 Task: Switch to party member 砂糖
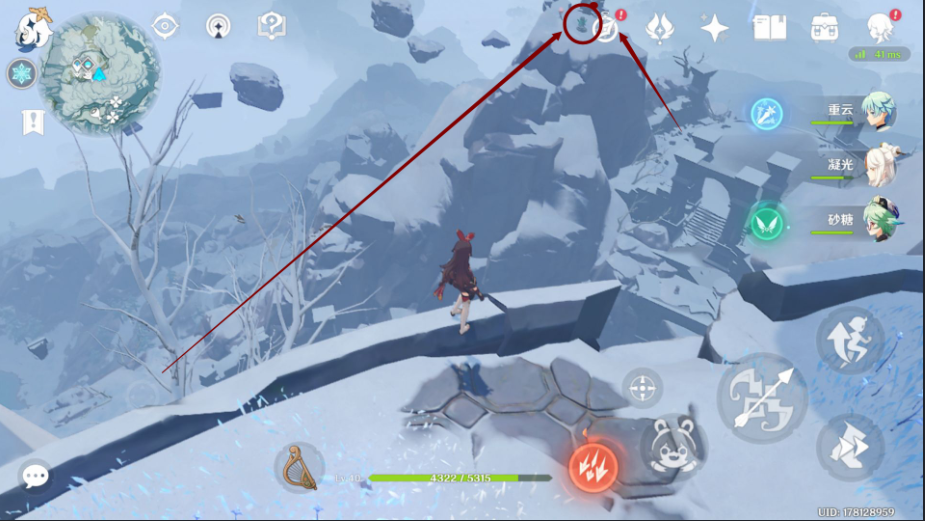pyautogui.click(x=878, y=221)
